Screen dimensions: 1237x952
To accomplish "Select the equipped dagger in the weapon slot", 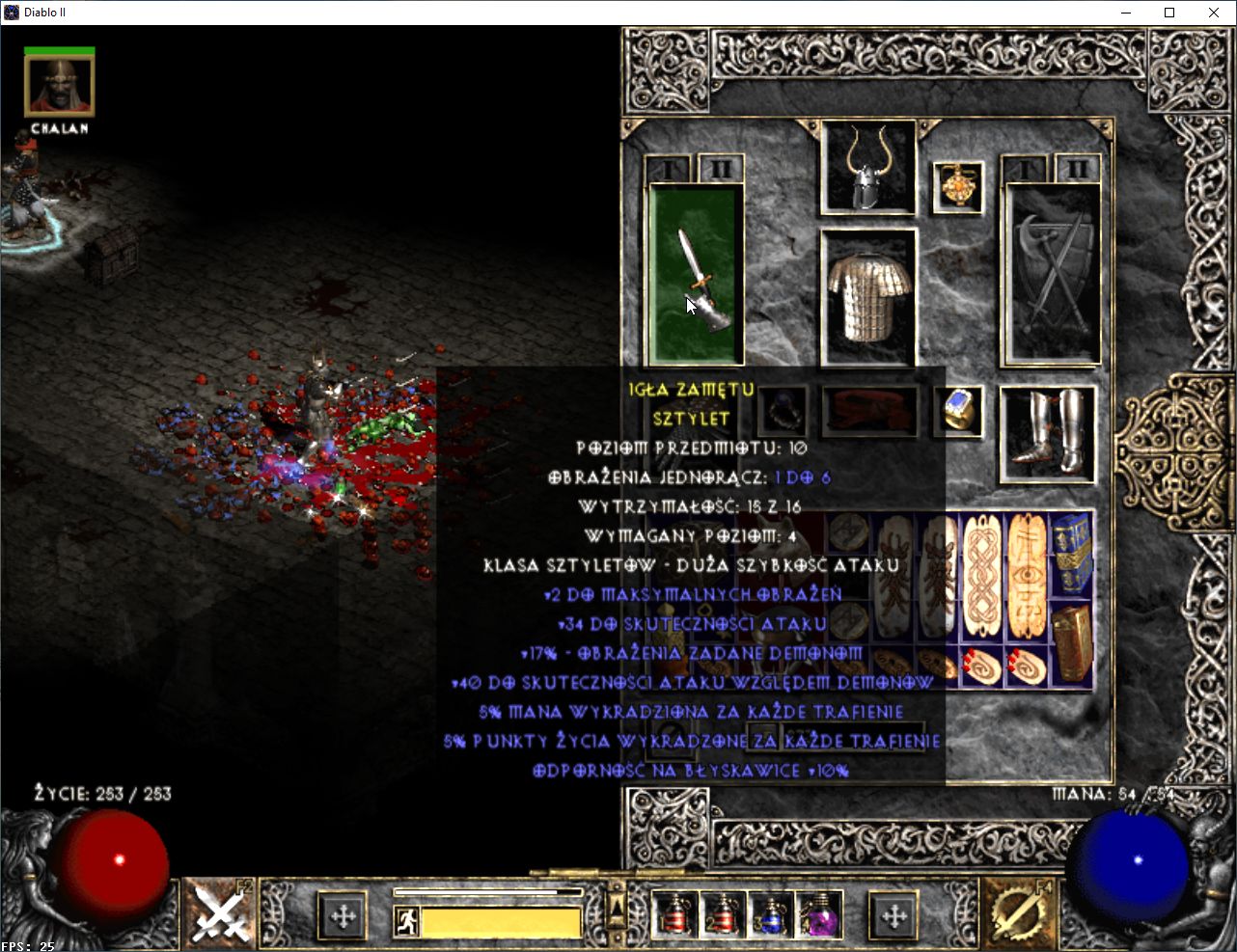I will tap(695, 275).
